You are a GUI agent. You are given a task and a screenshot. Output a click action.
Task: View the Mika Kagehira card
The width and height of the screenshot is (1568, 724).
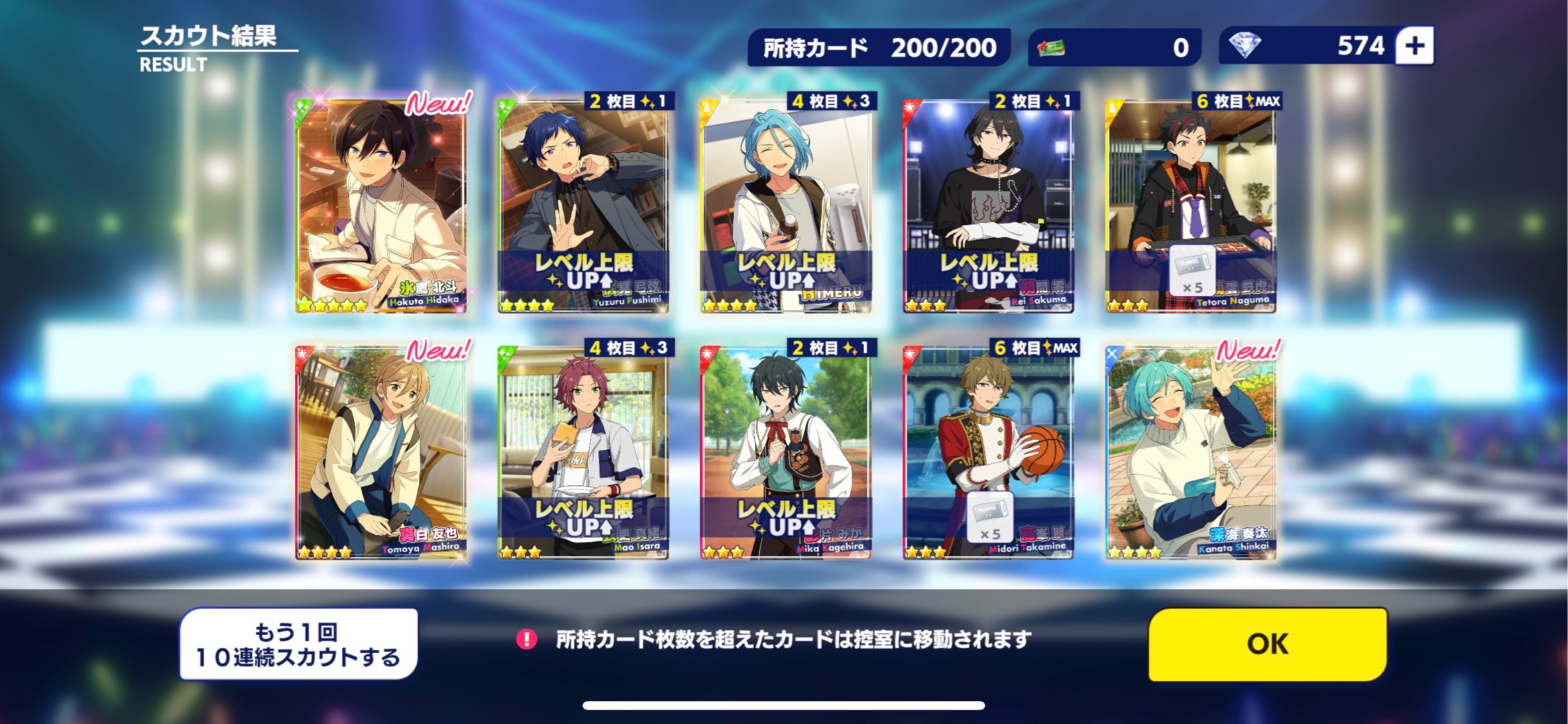786,452
